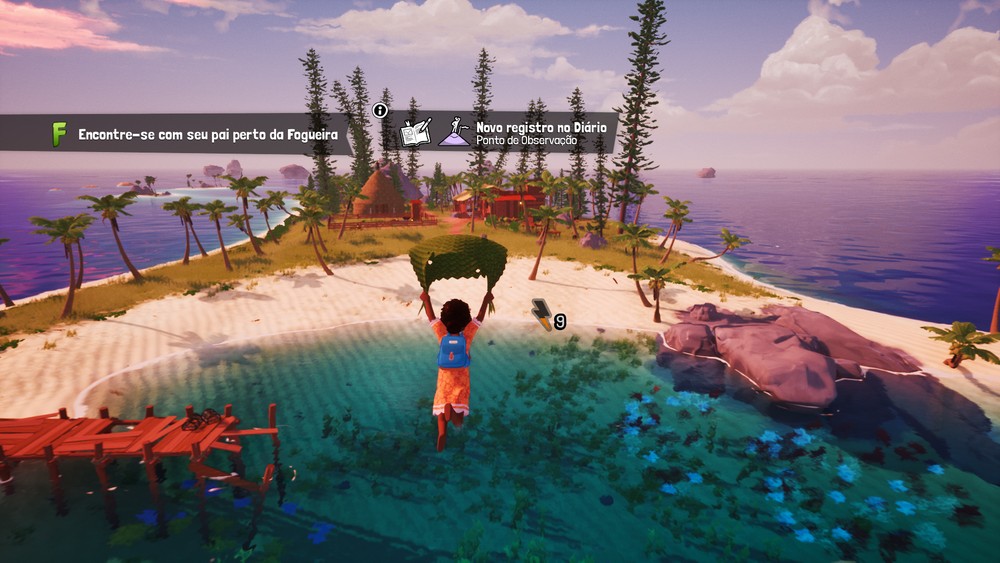
Task: Click the round info icon above the notification
Action: click(x=380, y=111)
